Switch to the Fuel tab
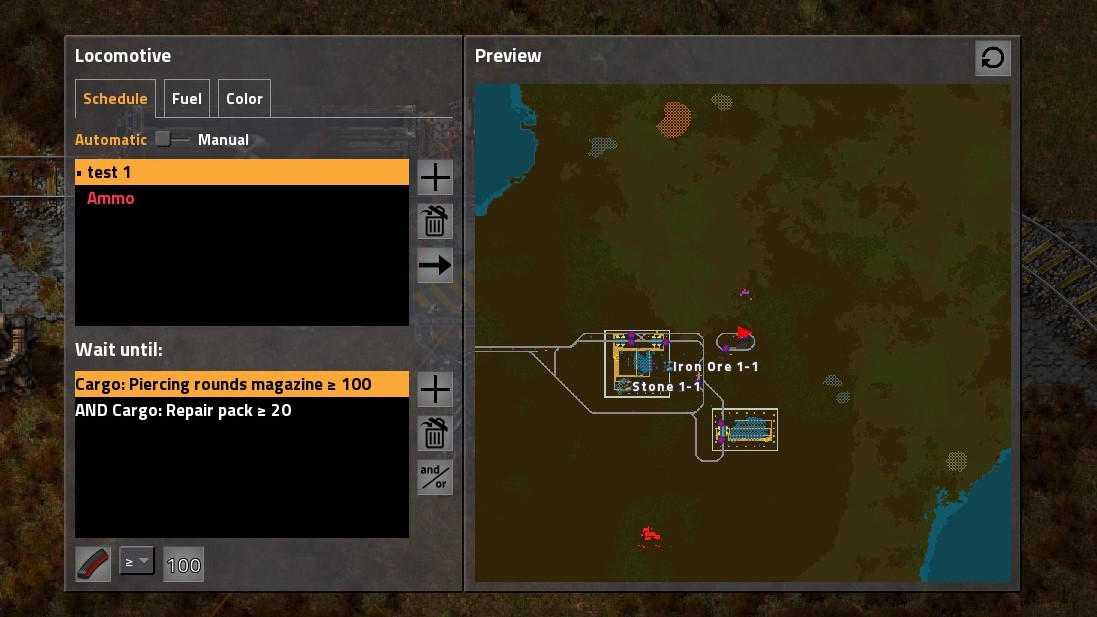The image size is (1097, 617). (x=186, y=99)
